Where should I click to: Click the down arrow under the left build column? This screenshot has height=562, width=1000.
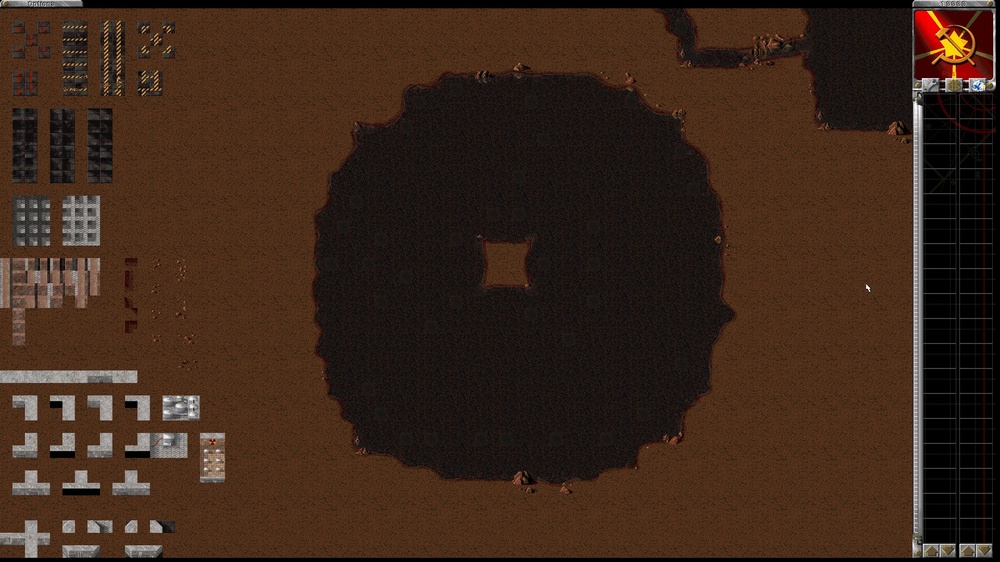[946, 550]
